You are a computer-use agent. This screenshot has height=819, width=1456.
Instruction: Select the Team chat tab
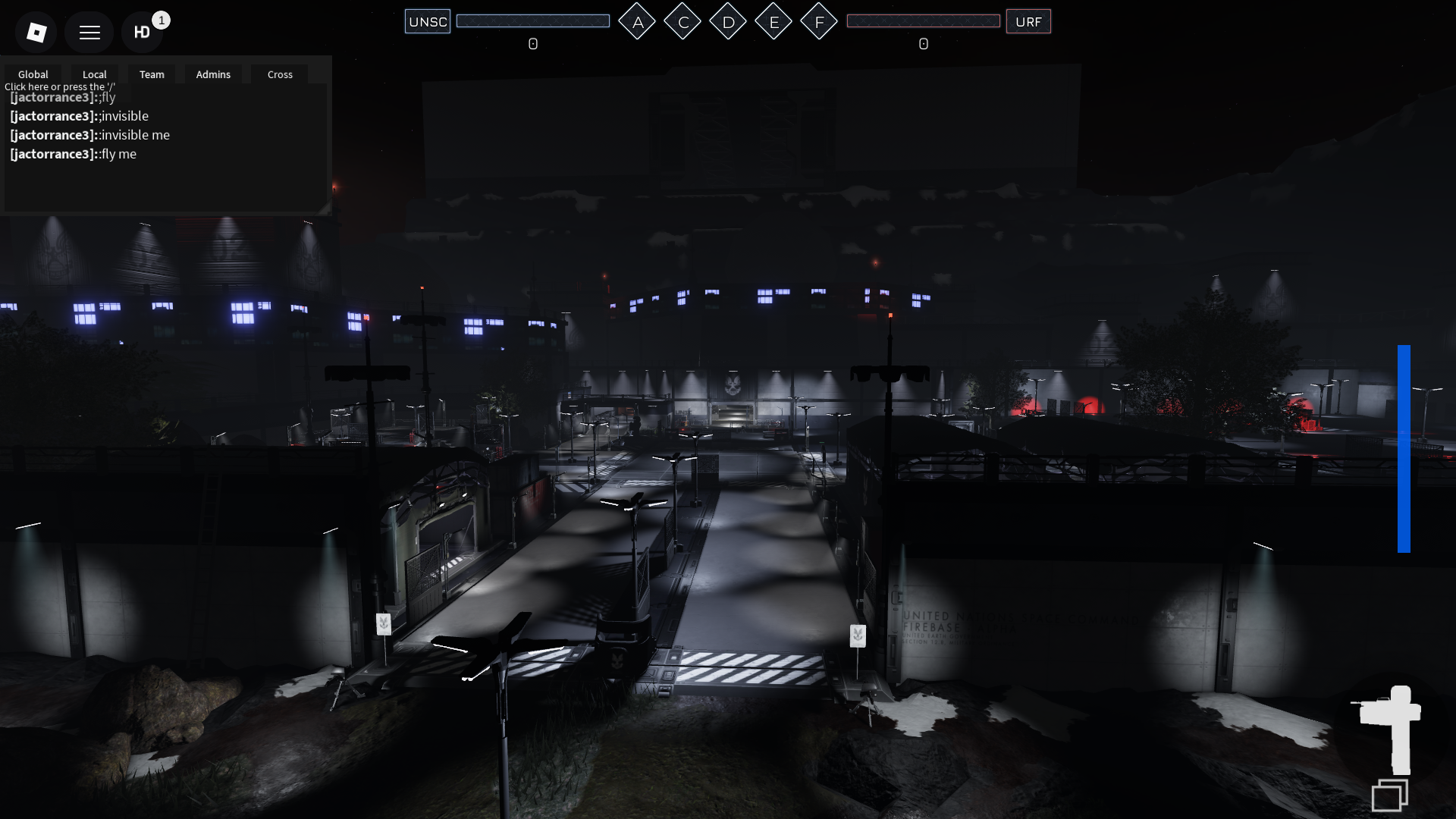click(x=152, y=74)
